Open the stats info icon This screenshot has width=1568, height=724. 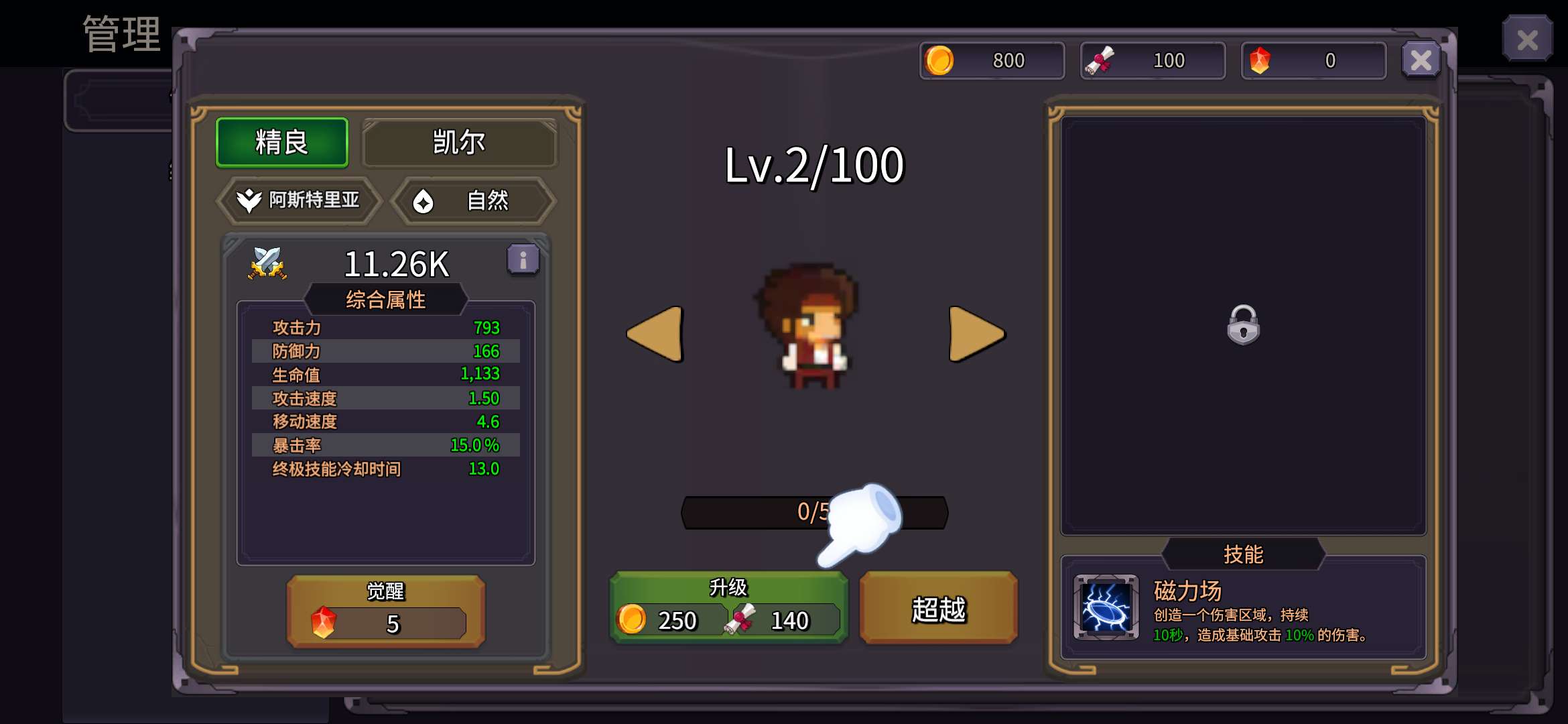(x=523, y=259)
